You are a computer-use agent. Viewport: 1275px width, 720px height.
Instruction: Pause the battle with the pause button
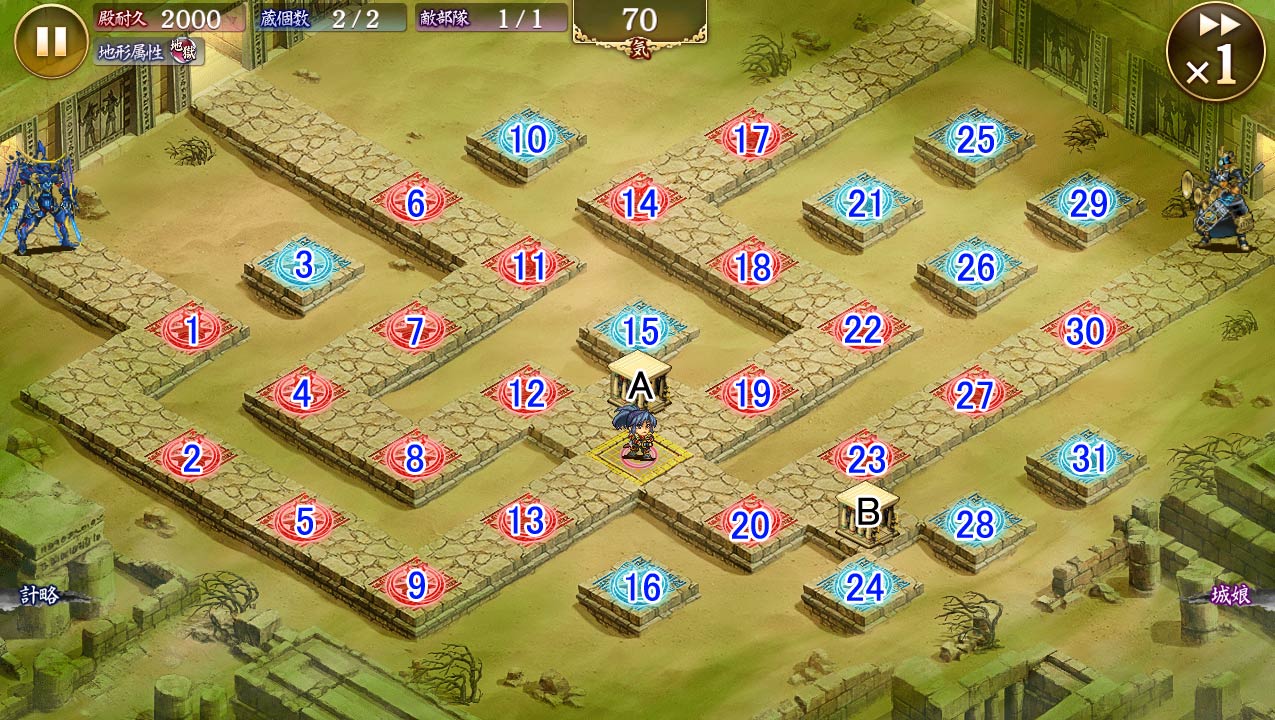[51, 41]
